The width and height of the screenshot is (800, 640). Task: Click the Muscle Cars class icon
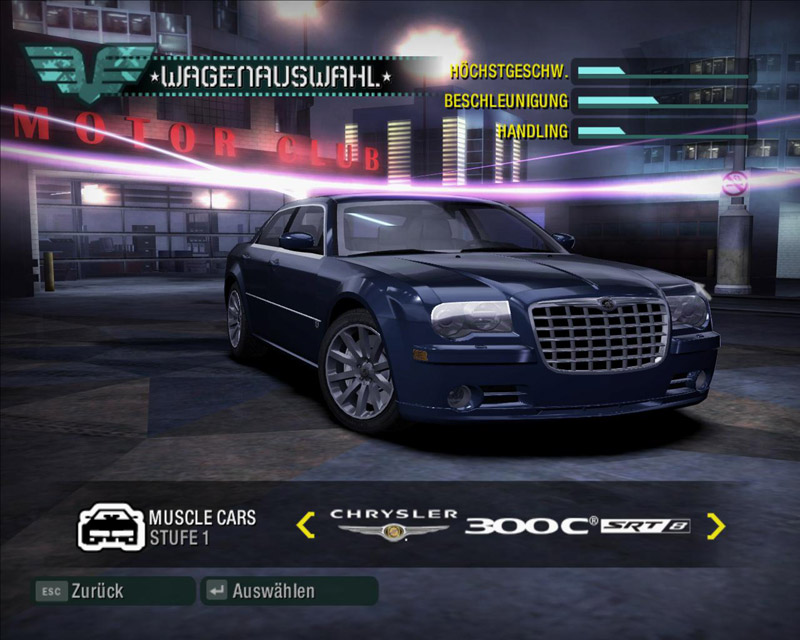coord(111,525)
